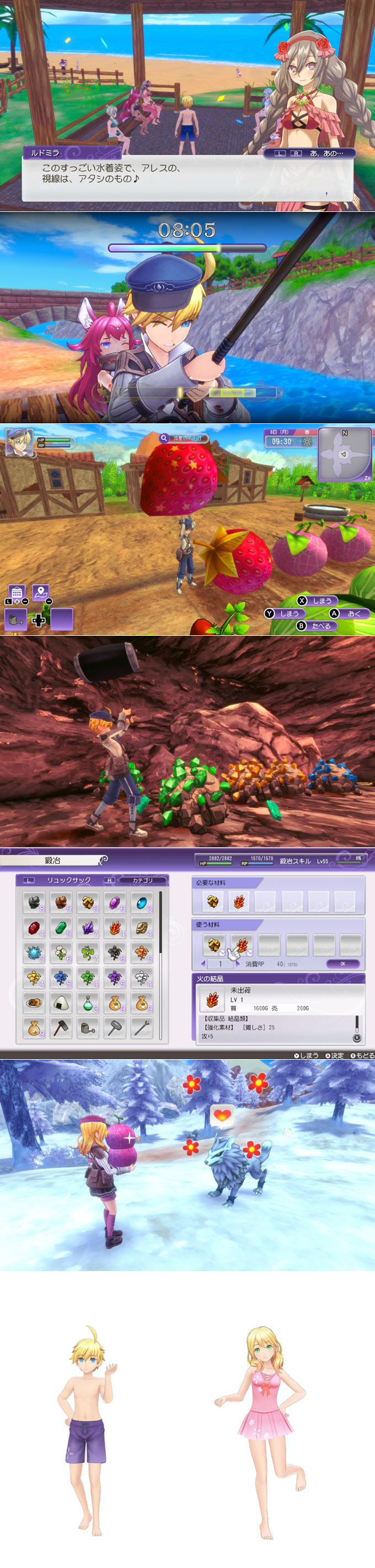Open the calendar icon shortcut
The height and width of the screenshot is (1568, 375).
point(17,592)
